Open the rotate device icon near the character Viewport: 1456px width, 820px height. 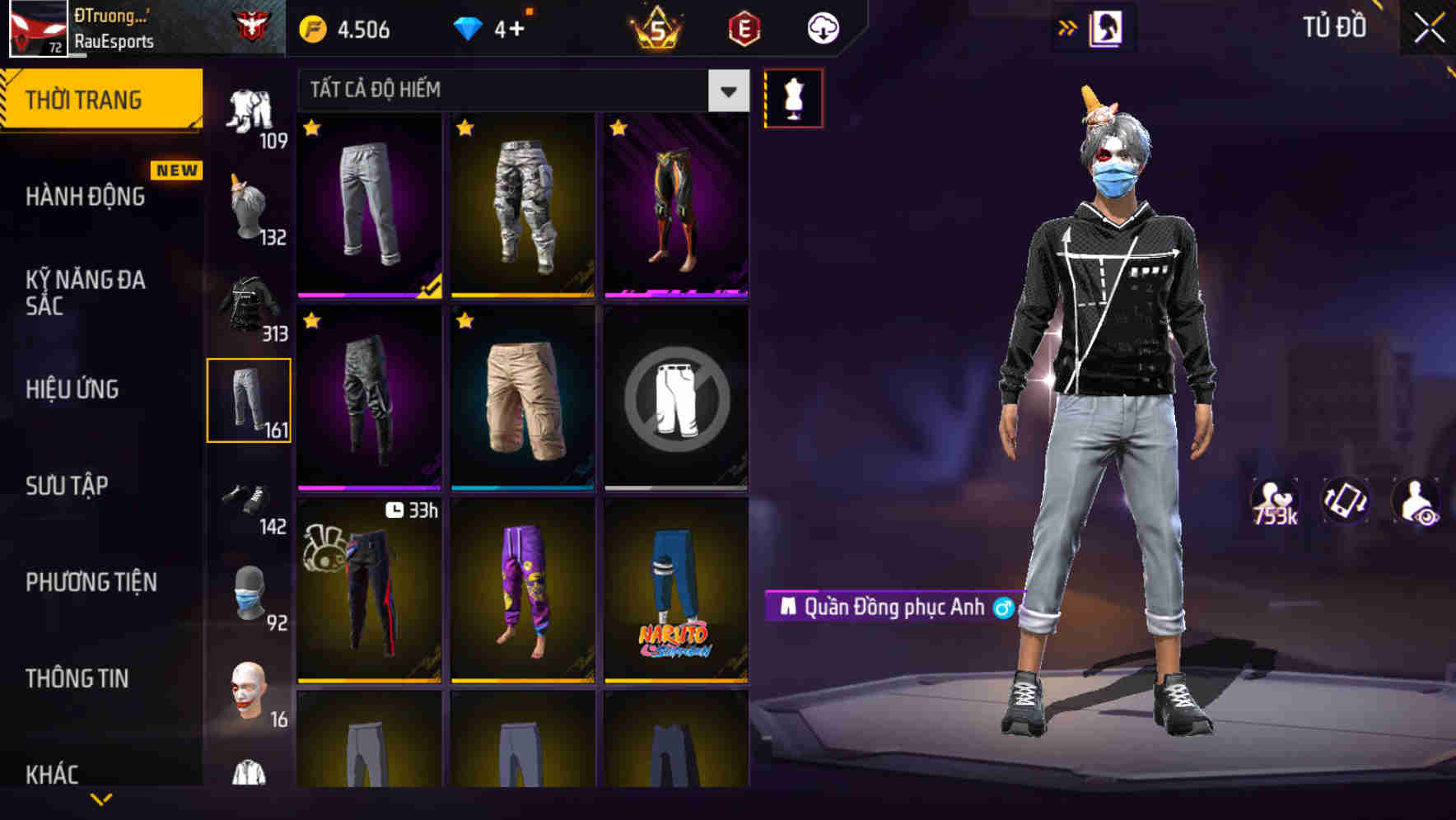click(x=1347, y=501)
